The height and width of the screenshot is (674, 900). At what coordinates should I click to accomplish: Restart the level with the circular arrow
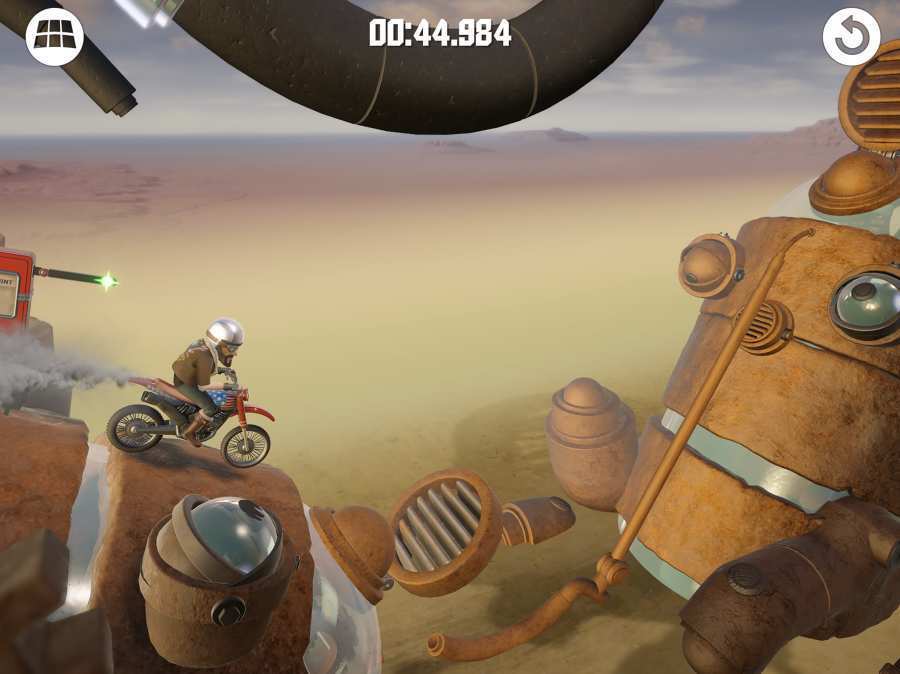point(851,37)
